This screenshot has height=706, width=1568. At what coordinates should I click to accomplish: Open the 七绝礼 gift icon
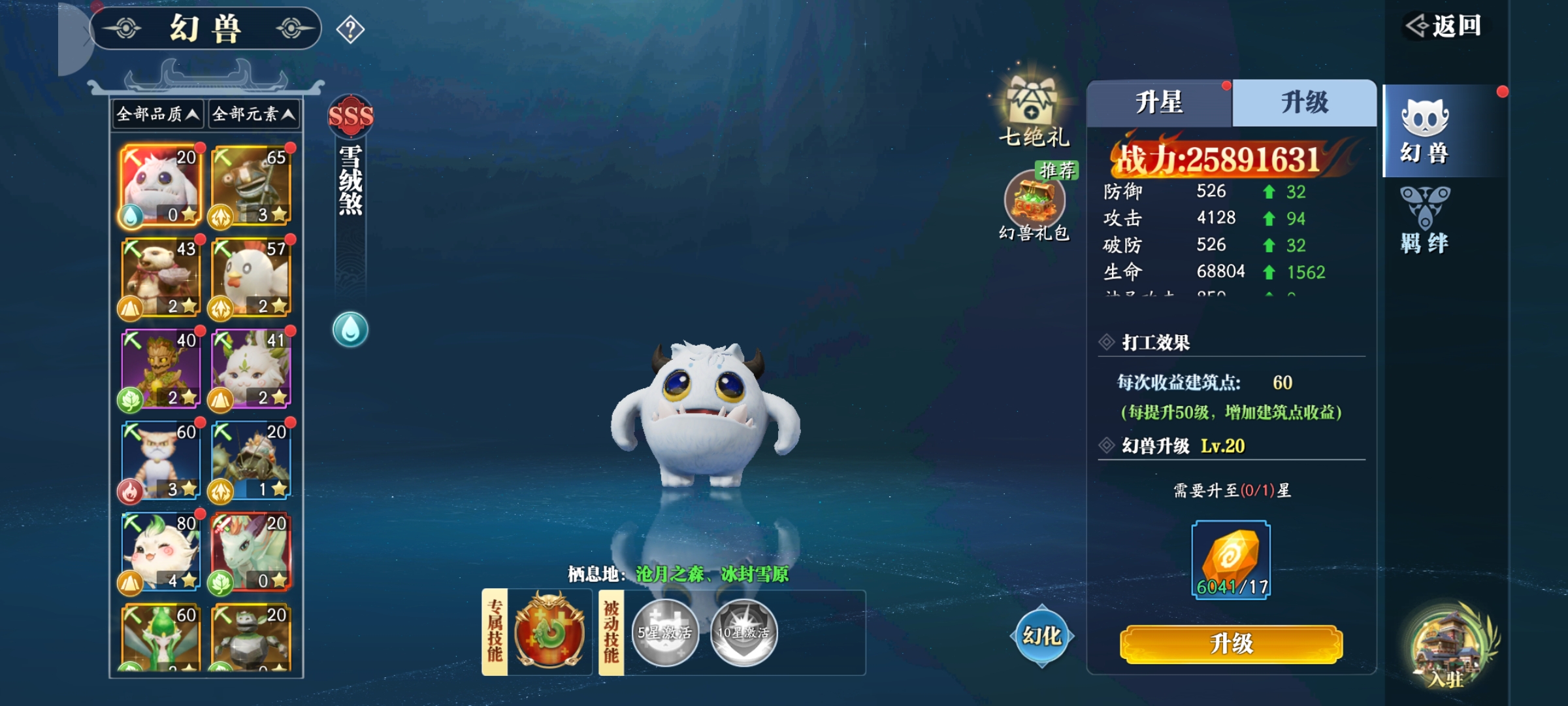[1033, 108]
